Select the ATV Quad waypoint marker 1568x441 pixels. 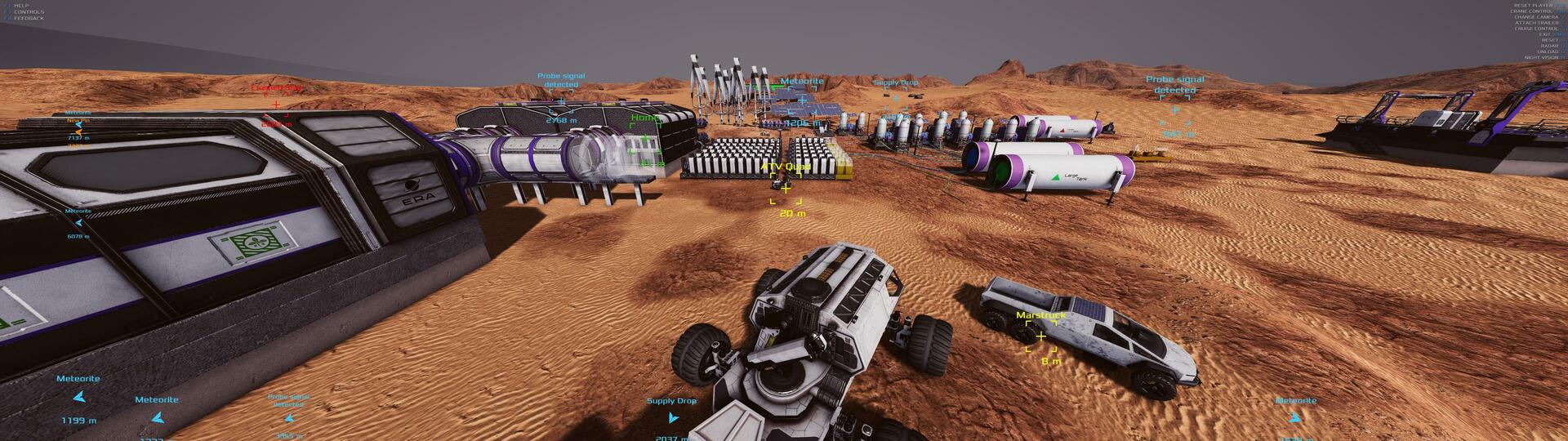point(786,189)
